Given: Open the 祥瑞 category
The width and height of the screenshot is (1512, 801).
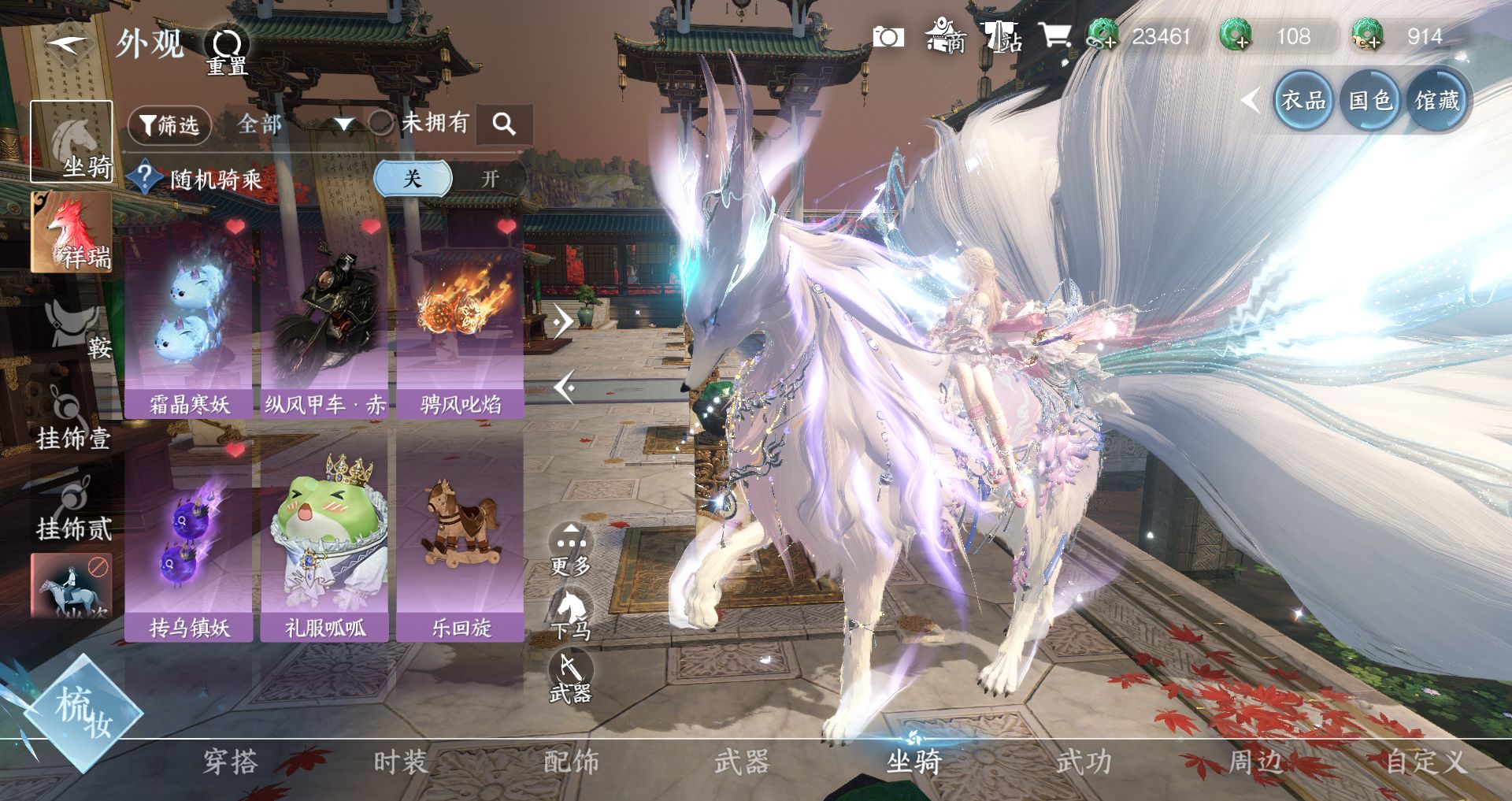Looking at the screenshot, I should point(71,233).
